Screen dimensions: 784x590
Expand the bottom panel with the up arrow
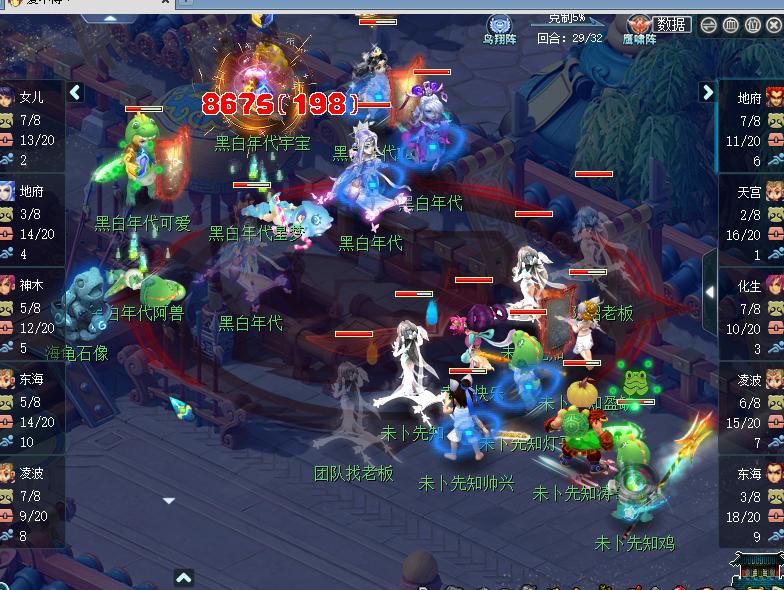click(184, 577)
